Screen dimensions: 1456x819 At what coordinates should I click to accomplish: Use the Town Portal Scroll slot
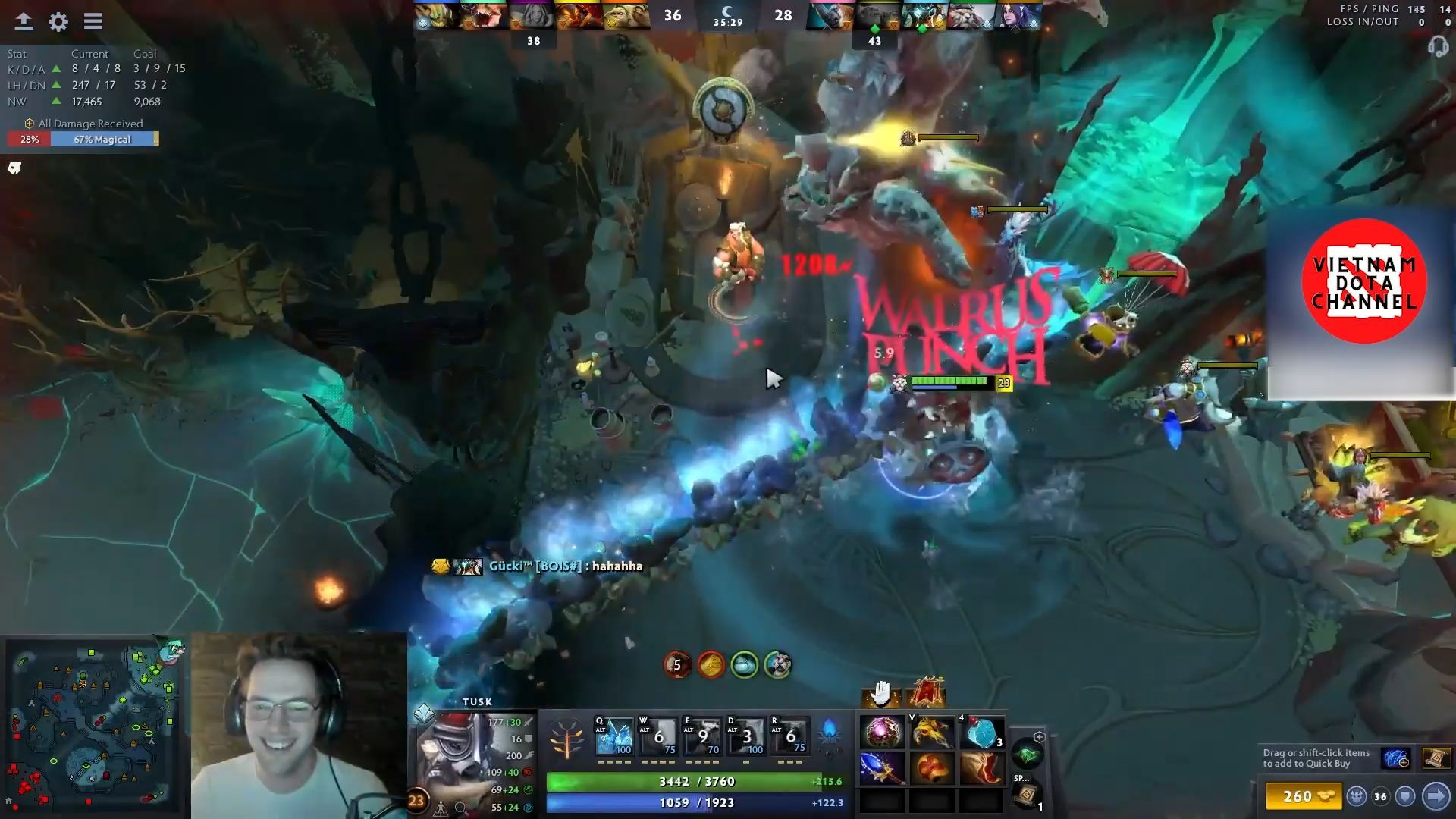tap(1028, 795)
